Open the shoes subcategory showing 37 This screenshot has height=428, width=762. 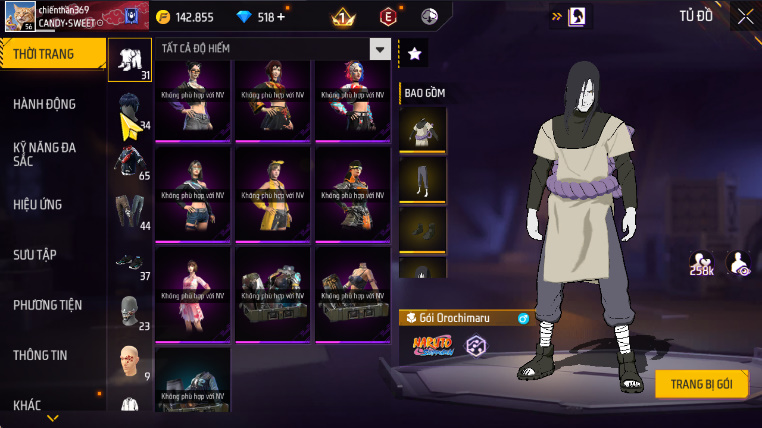[x=130, y=262]
